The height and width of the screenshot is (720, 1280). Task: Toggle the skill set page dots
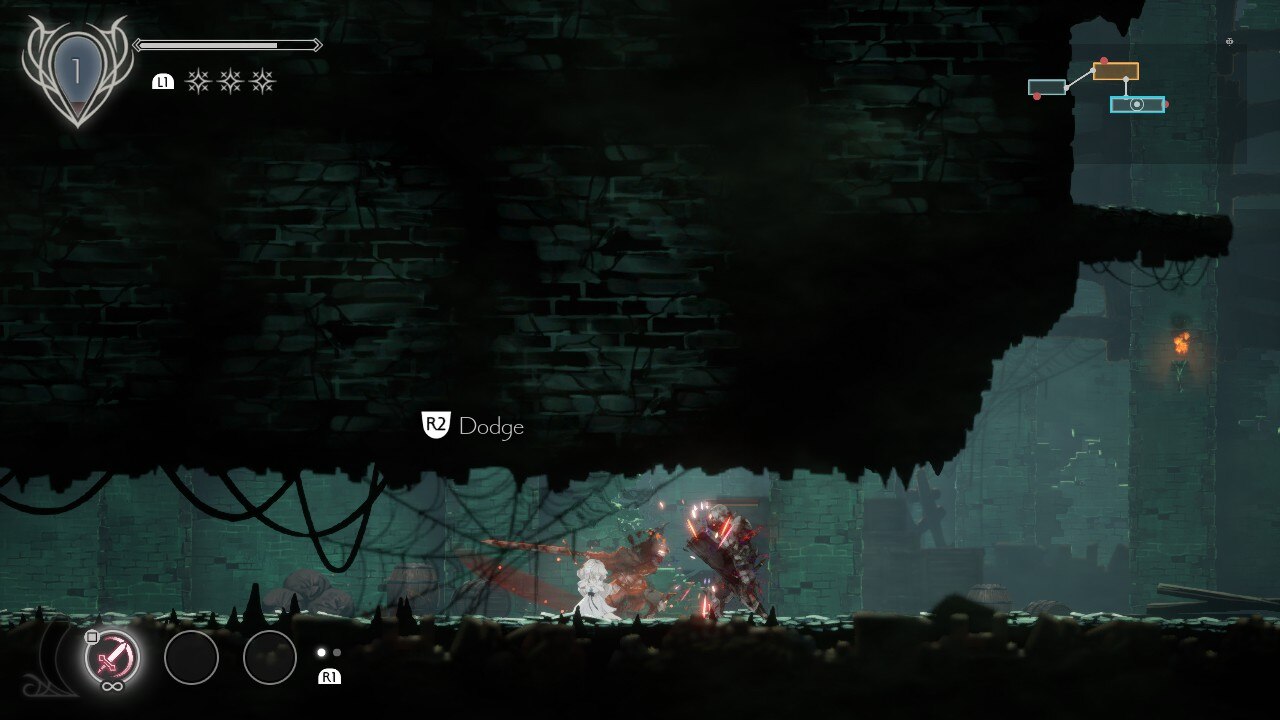[329, 652]
